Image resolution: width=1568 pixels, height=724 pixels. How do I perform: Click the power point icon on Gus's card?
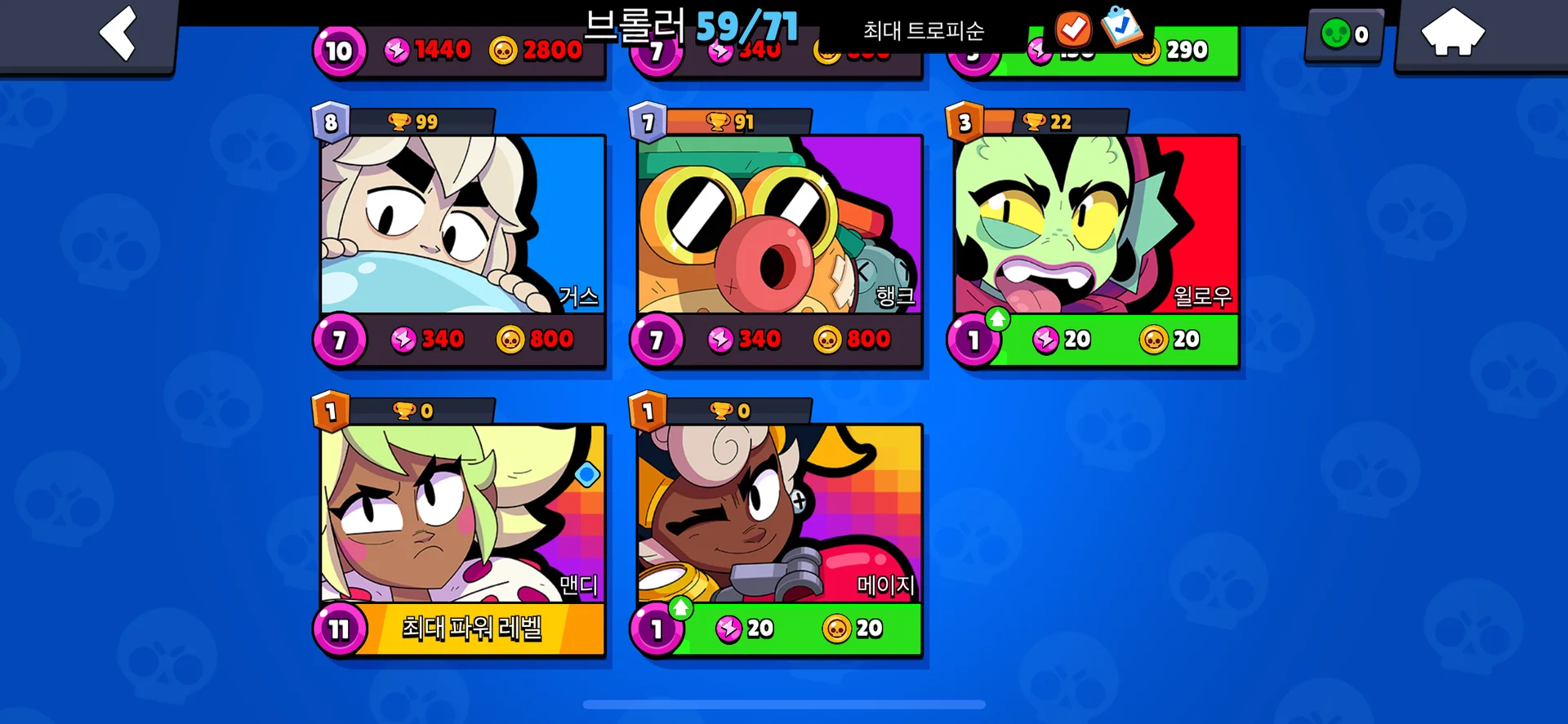click(403, 340)
